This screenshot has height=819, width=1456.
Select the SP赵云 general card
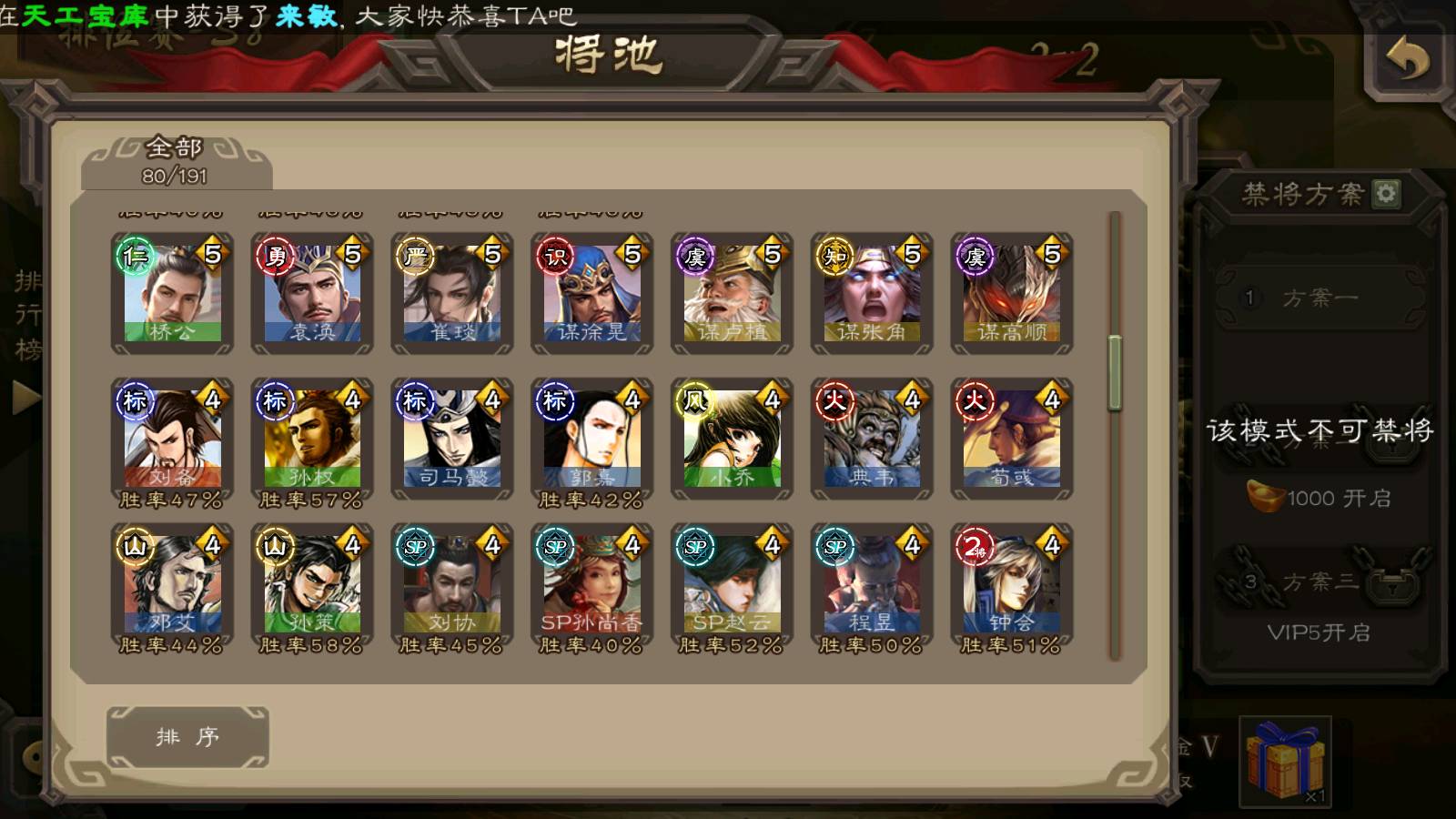click(x=732, y=584)
